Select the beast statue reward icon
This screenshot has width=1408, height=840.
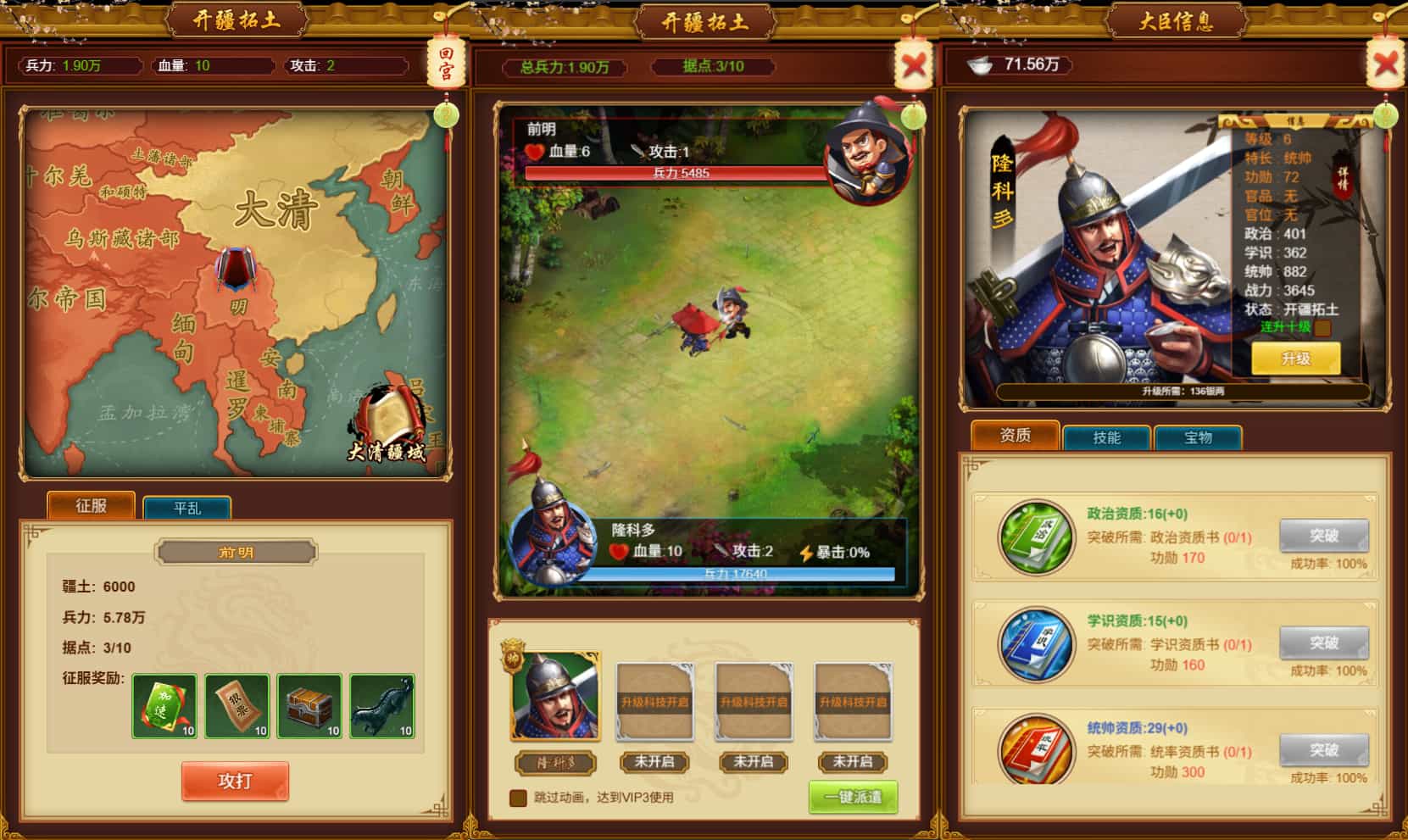point(381,704)
